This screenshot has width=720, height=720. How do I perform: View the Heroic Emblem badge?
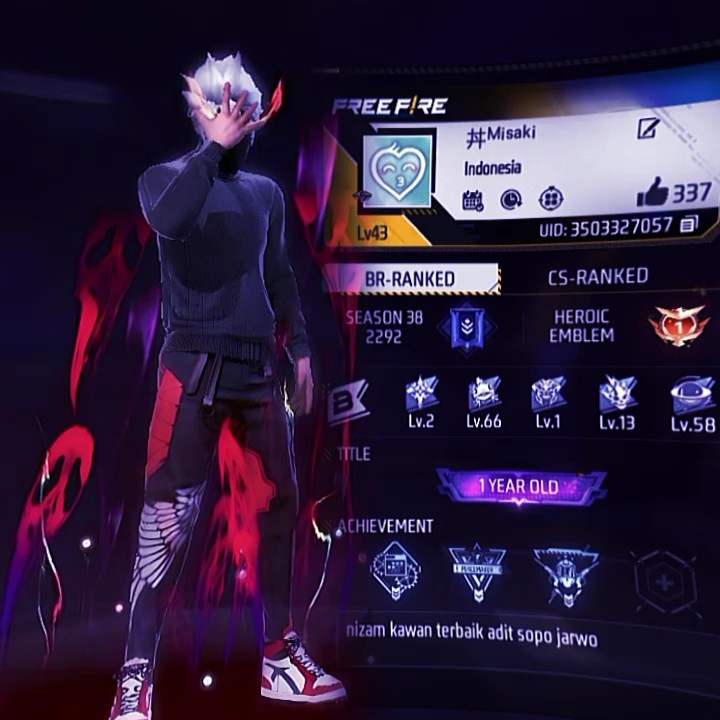[x=677, y=326]
